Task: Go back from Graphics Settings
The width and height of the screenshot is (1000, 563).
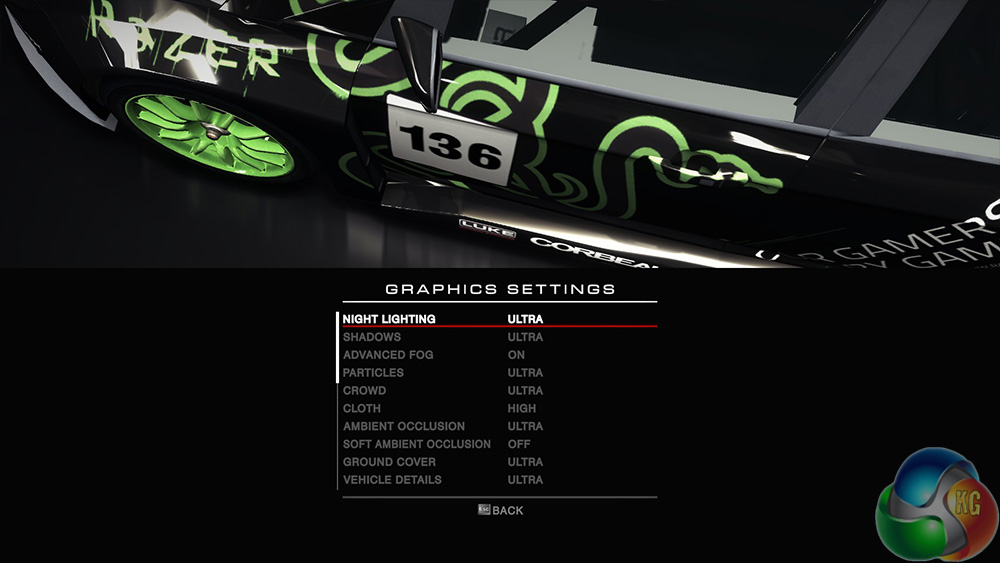Action: (500, 510)
